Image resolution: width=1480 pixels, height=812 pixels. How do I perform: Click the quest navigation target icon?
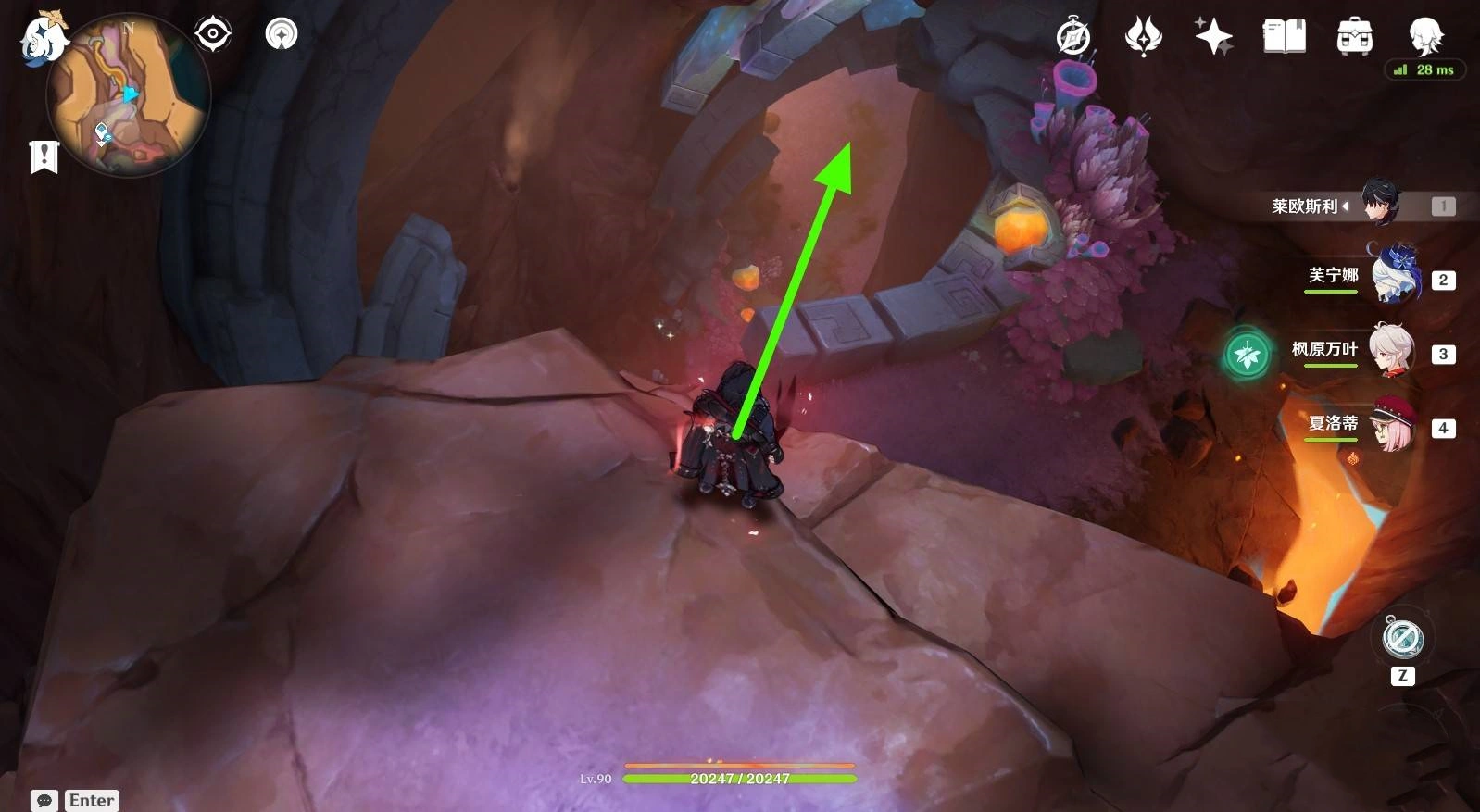(x=213, y=35)
